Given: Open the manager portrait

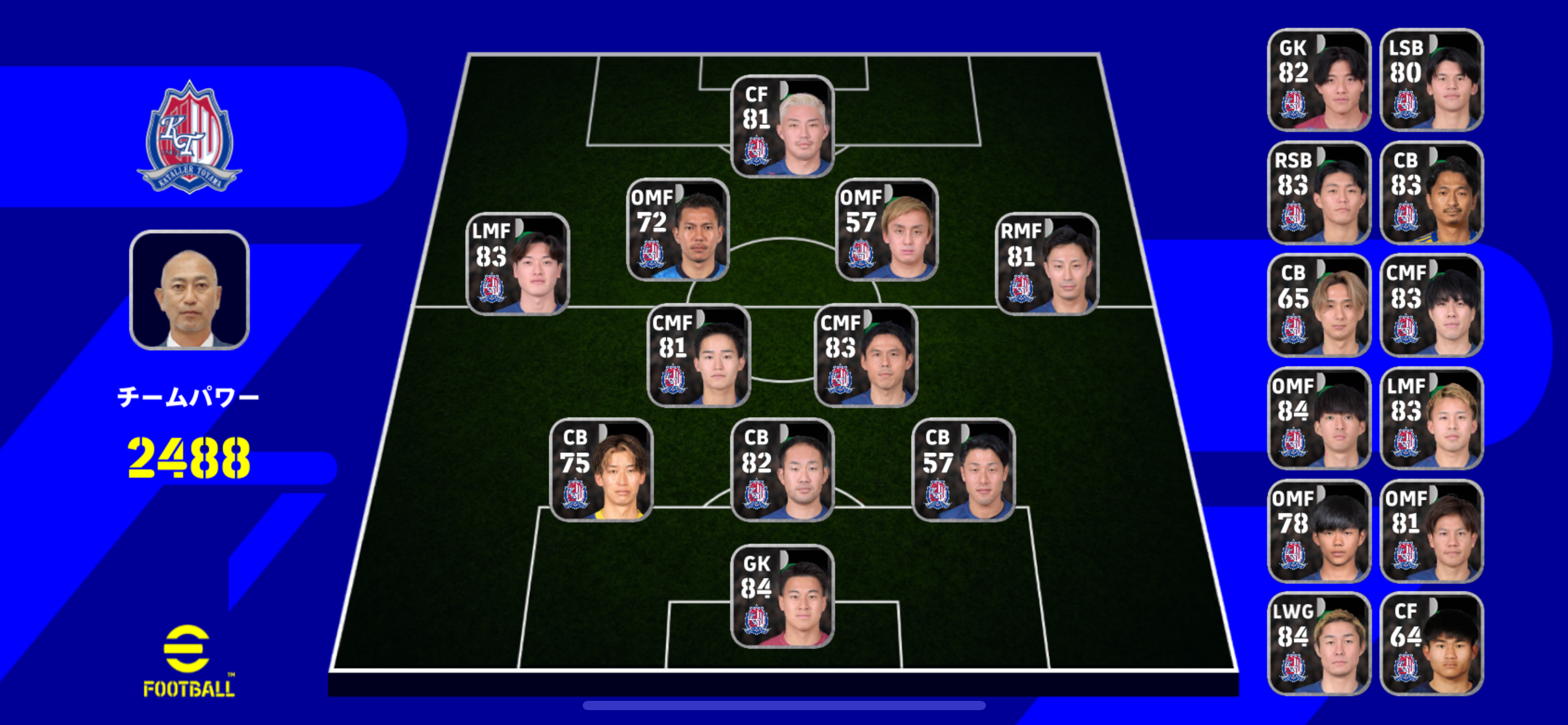Looking at the screenshot, I should 189,290.
